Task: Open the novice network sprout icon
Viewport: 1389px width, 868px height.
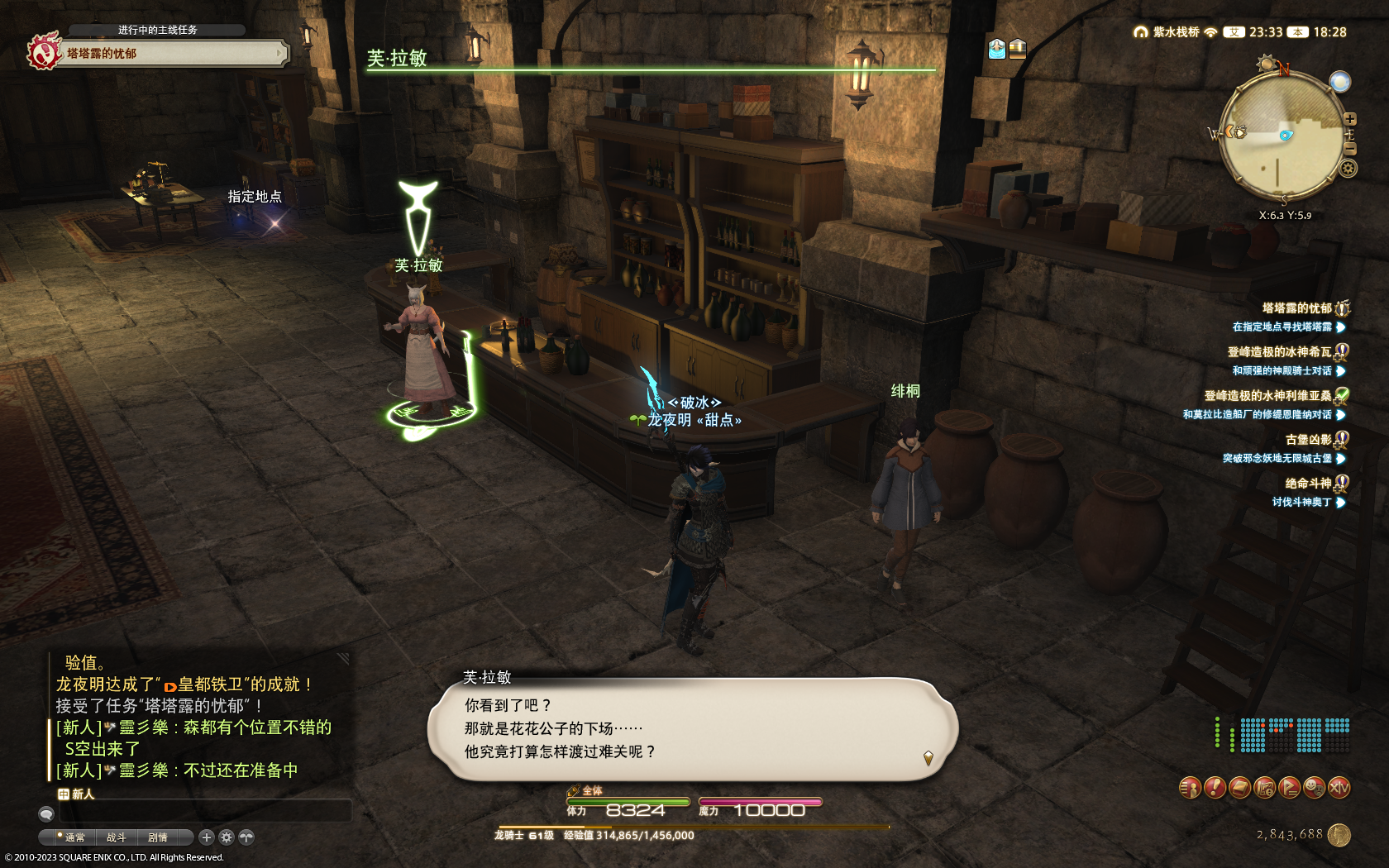Action: coord(246,837)
